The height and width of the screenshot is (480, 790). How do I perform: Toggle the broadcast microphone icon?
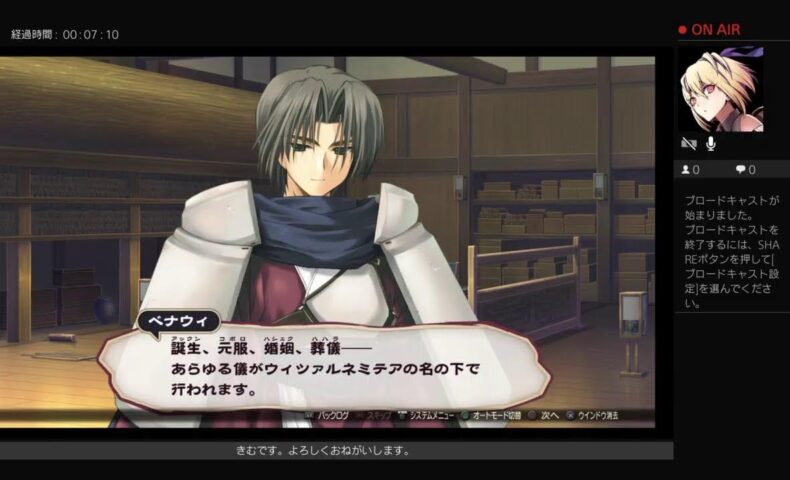click(712, 144)
